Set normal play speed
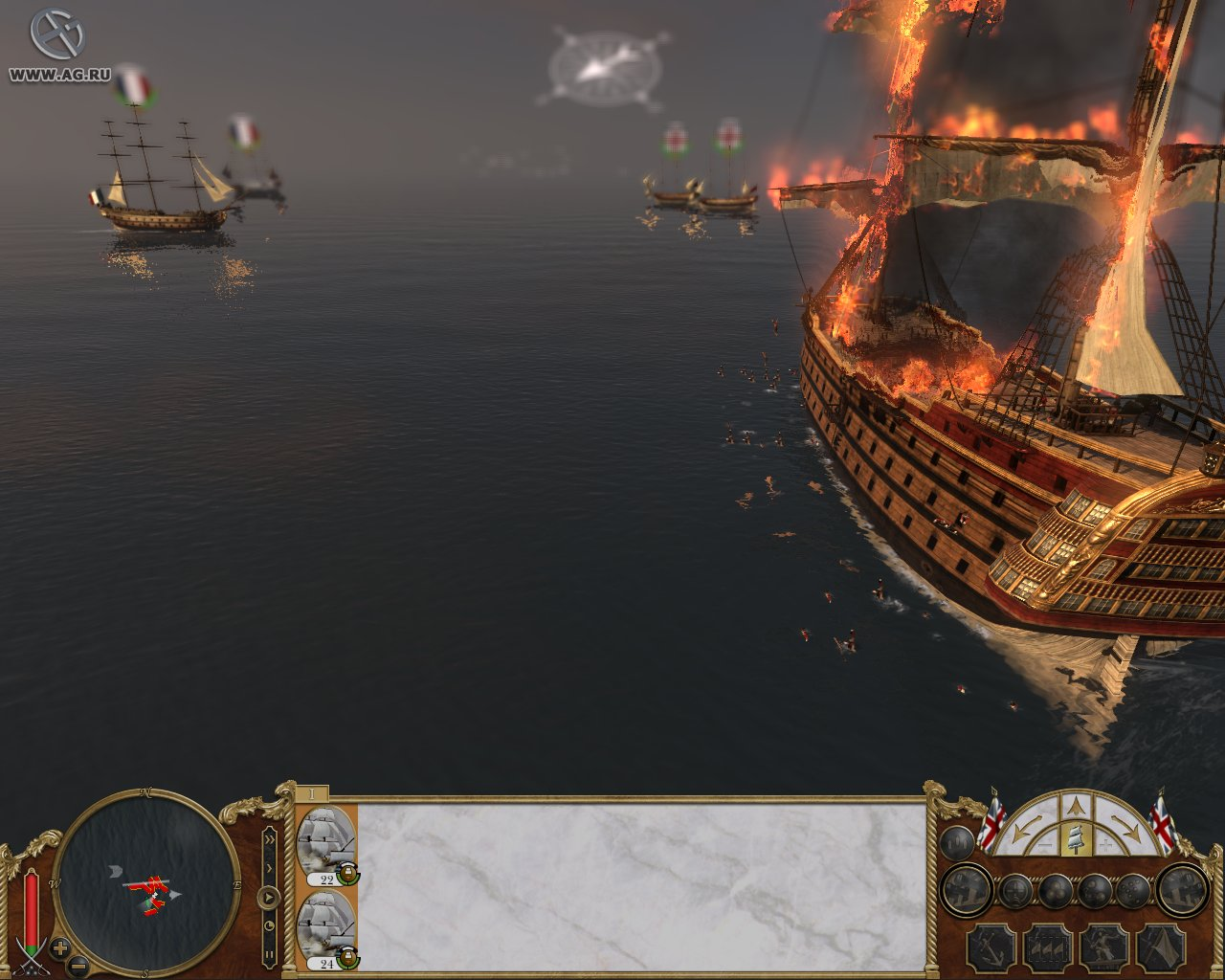Image resolution: width=1225 pixels, height=980 pixels. pyautogui.click(x=269, y=898)
